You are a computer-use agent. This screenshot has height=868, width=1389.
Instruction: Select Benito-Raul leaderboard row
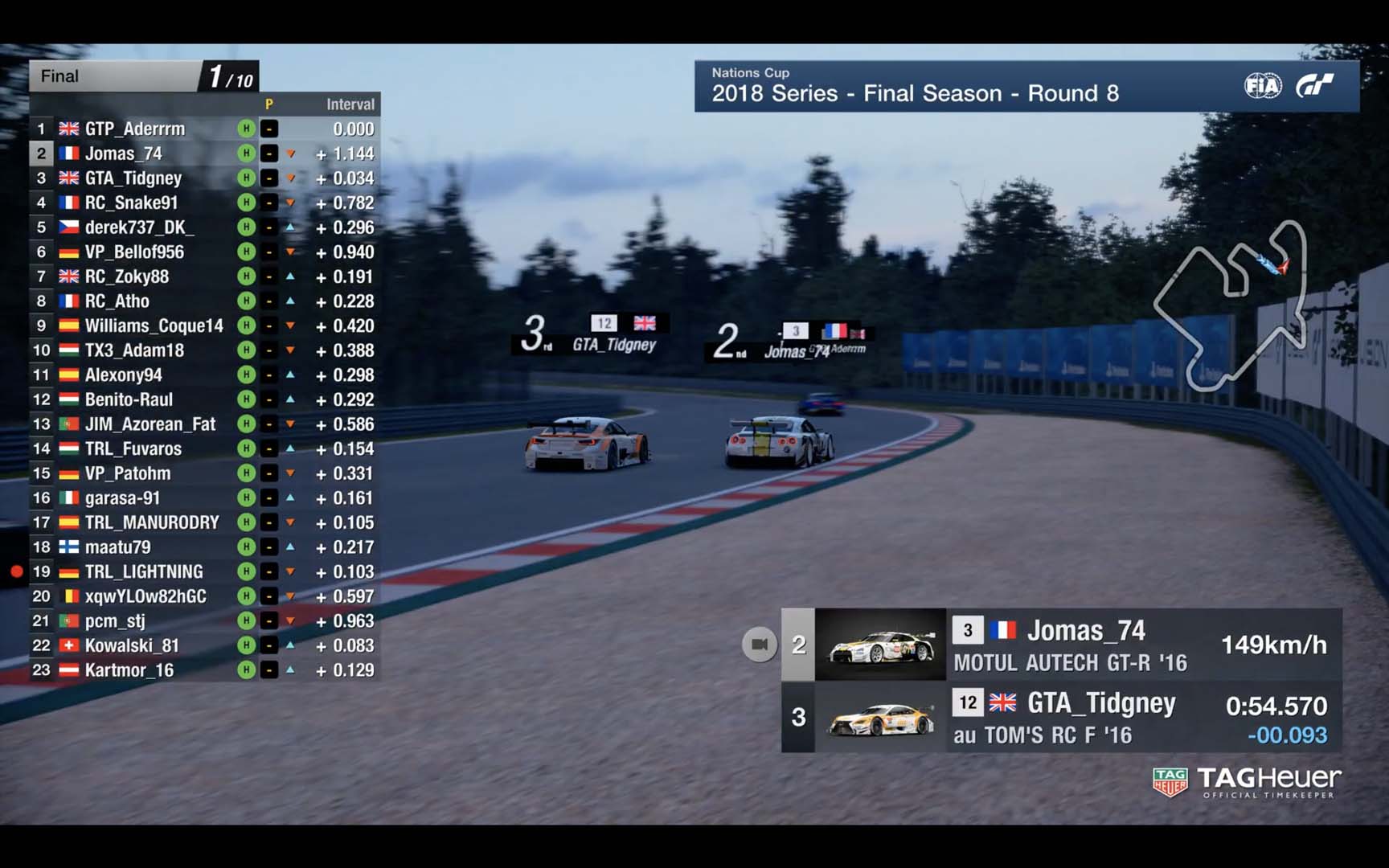[x=129, y=399]
